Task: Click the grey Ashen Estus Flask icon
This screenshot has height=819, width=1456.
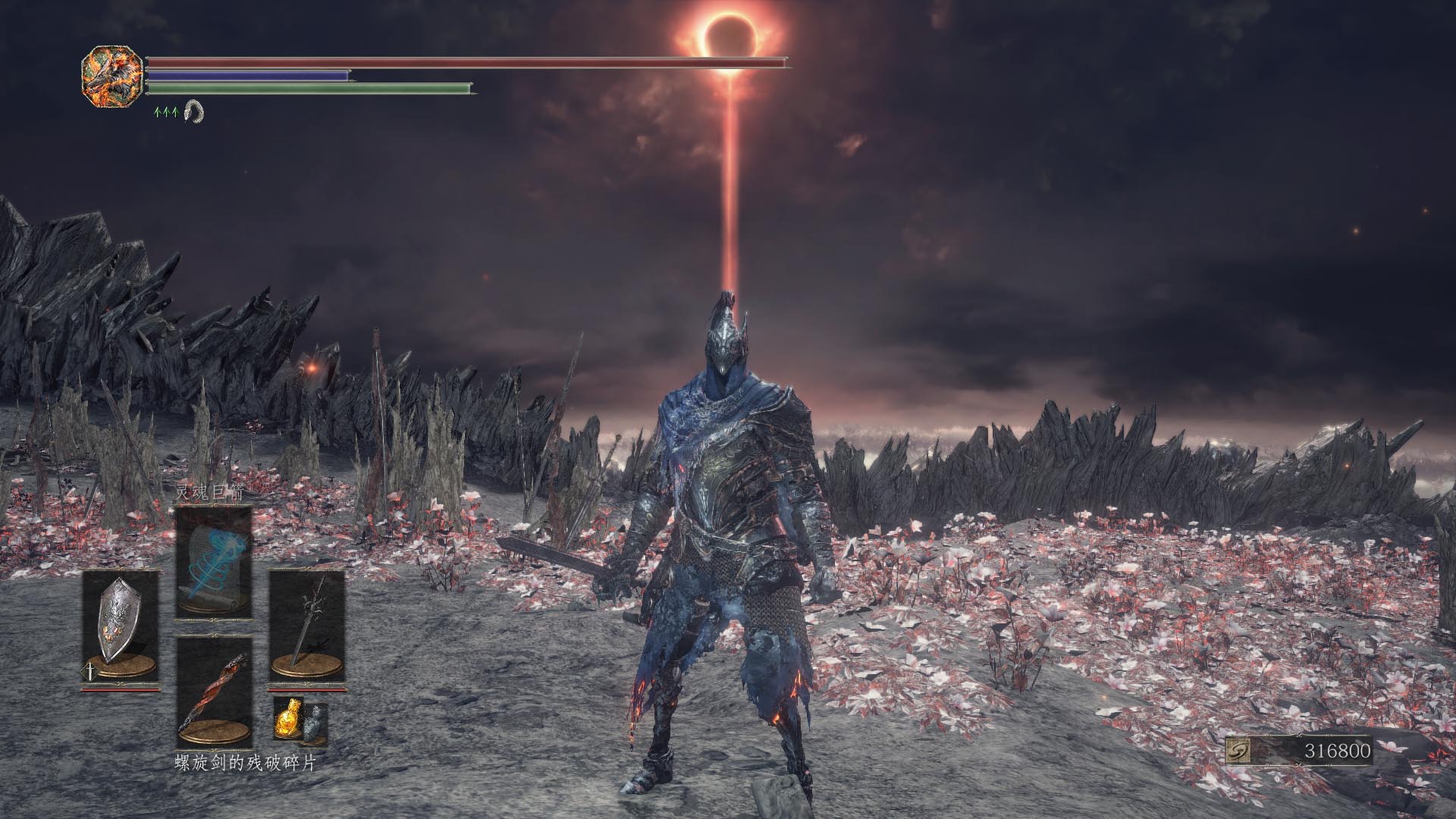Action: click(x=313, y=722)
